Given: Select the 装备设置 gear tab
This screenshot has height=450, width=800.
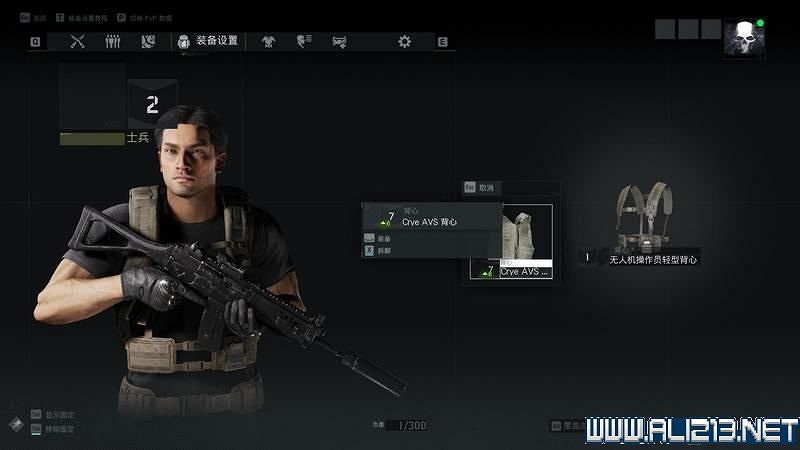Looking at the screenshot, I should 208,42.
